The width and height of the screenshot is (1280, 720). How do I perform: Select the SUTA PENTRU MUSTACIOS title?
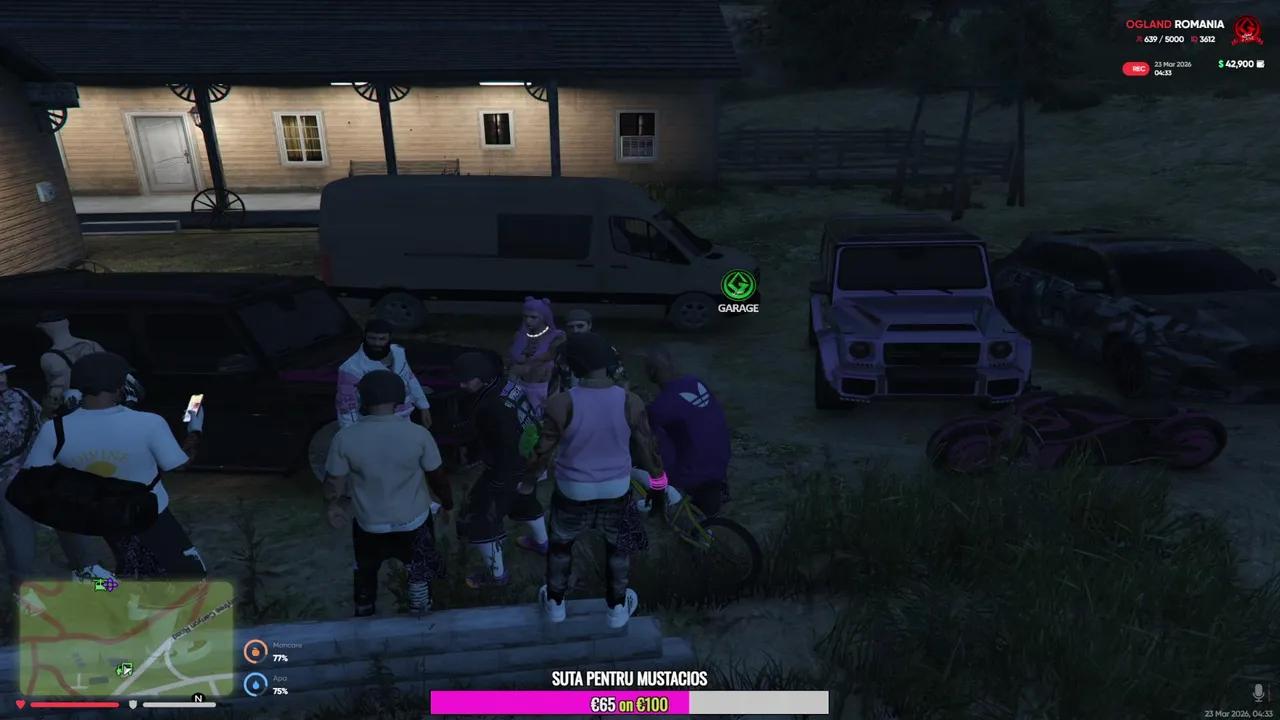[629, 679]
